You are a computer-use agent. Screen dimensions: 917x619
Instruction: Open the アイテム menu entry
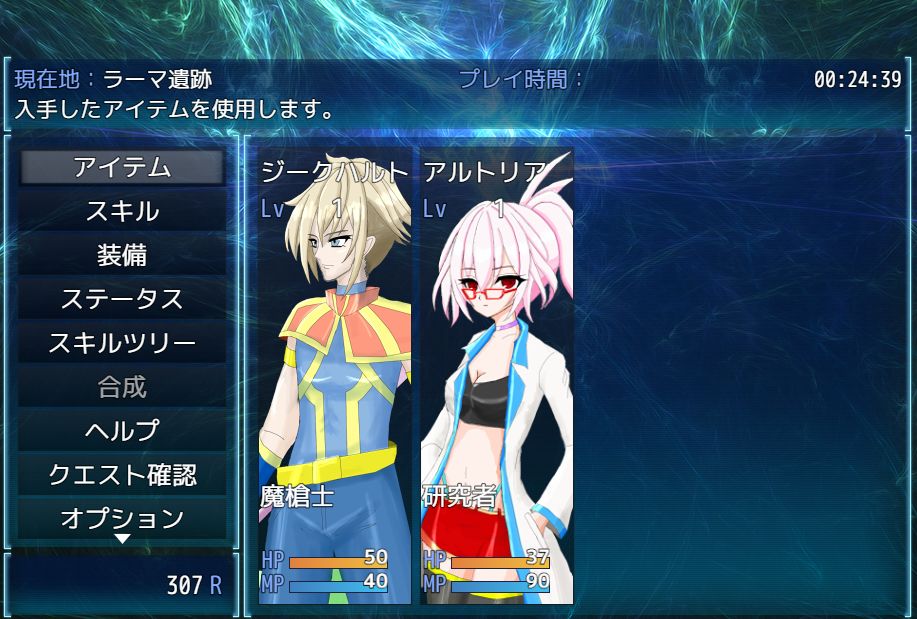coord(122,167)
